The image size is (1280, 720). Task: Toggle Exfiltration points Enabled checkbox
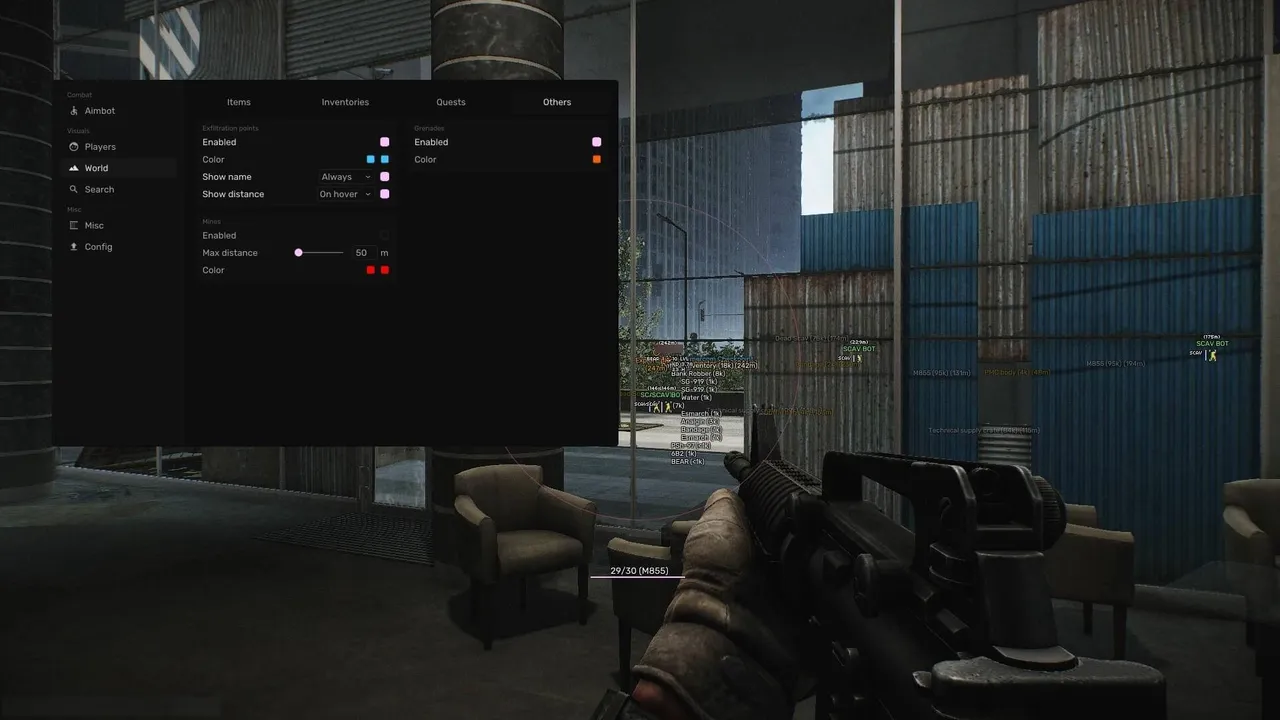click(384, 142)
